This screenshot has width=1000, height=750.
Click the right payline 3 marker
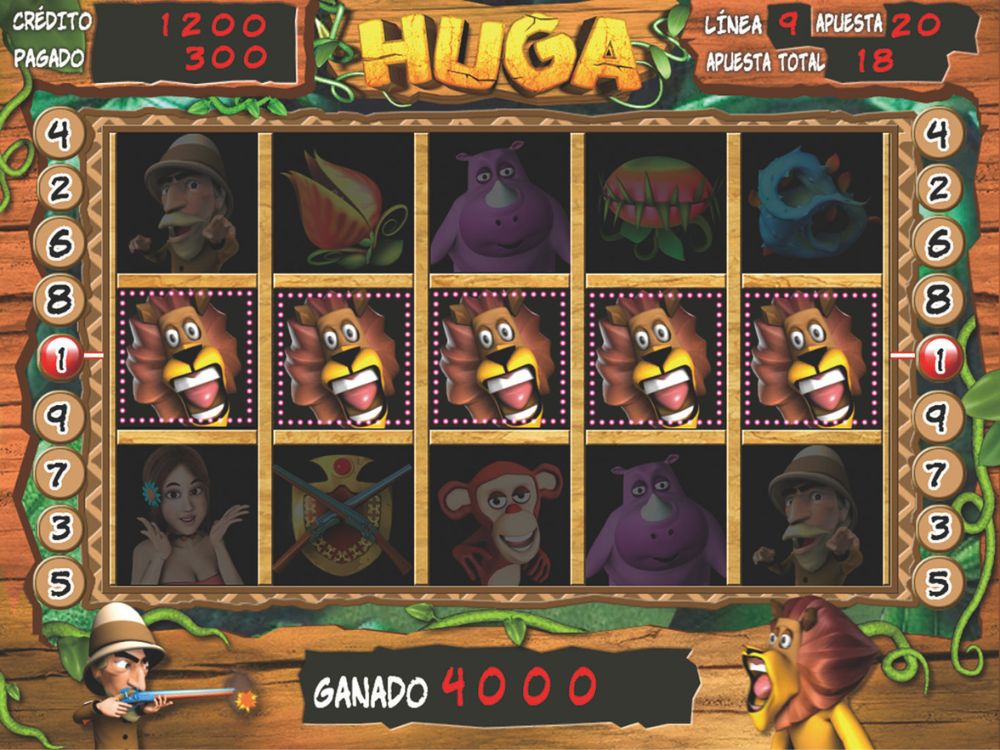(x=940, y=526)
